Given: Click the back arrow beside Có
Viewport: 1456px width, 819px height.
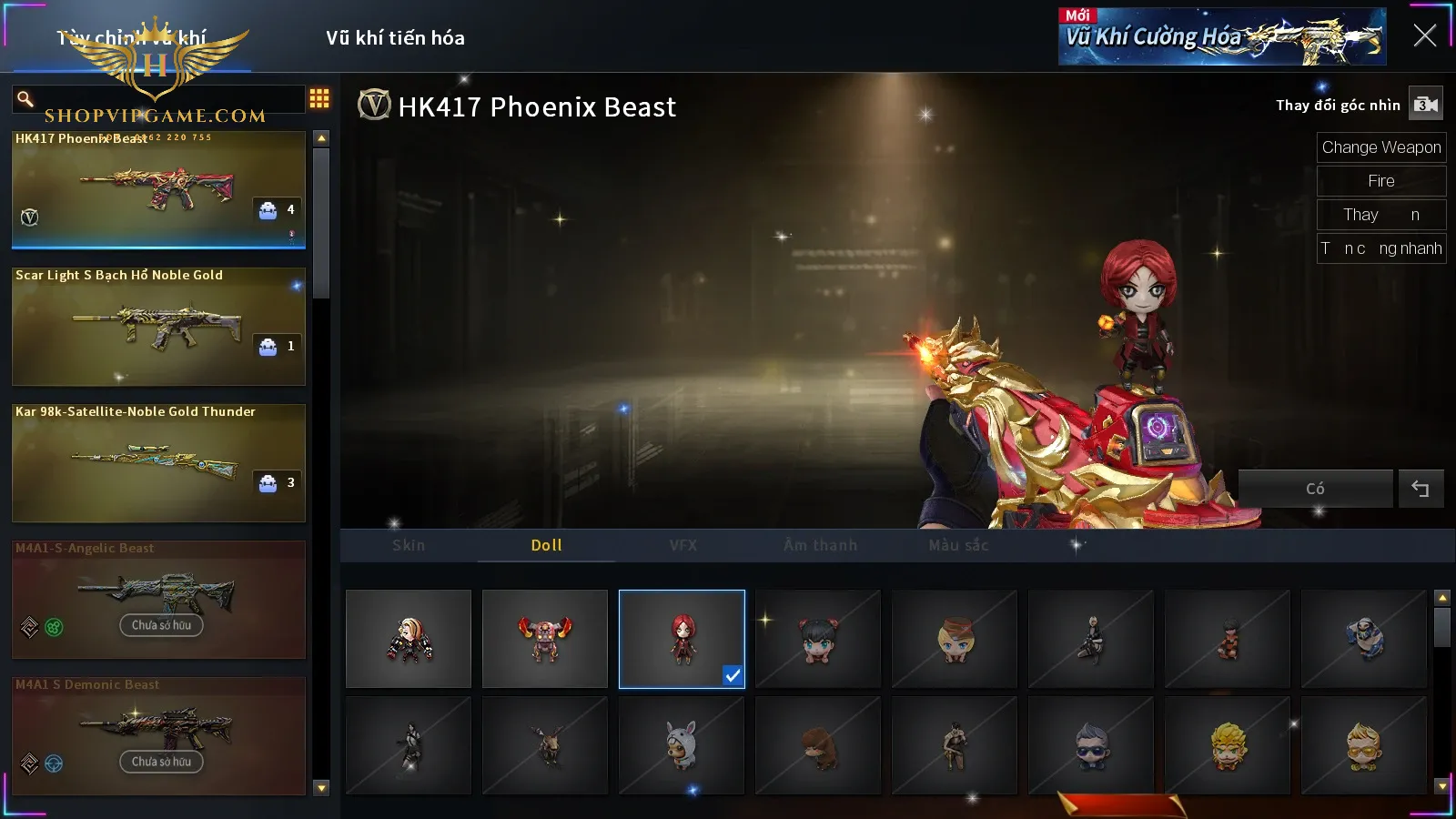Looking at the screenshot, I should click(x=1420, y=489).
